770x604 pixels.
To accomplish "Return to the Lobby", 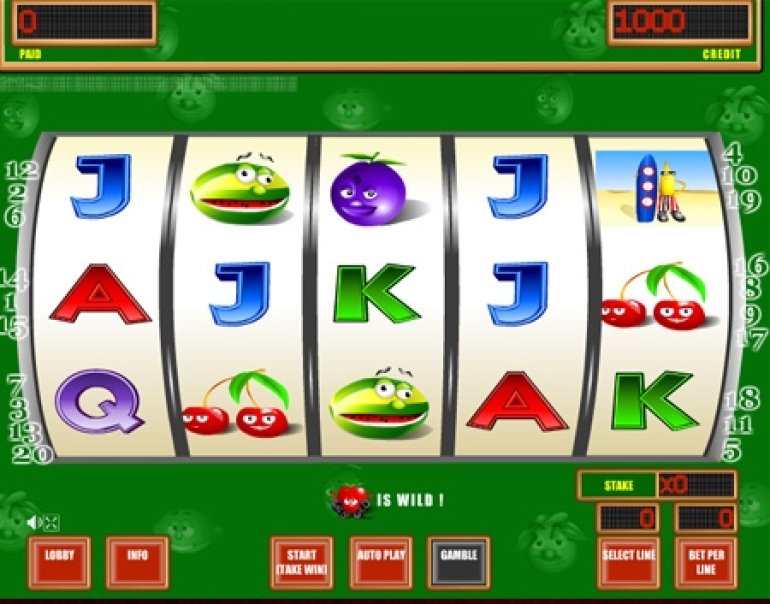I will click(x=59, y=562).
